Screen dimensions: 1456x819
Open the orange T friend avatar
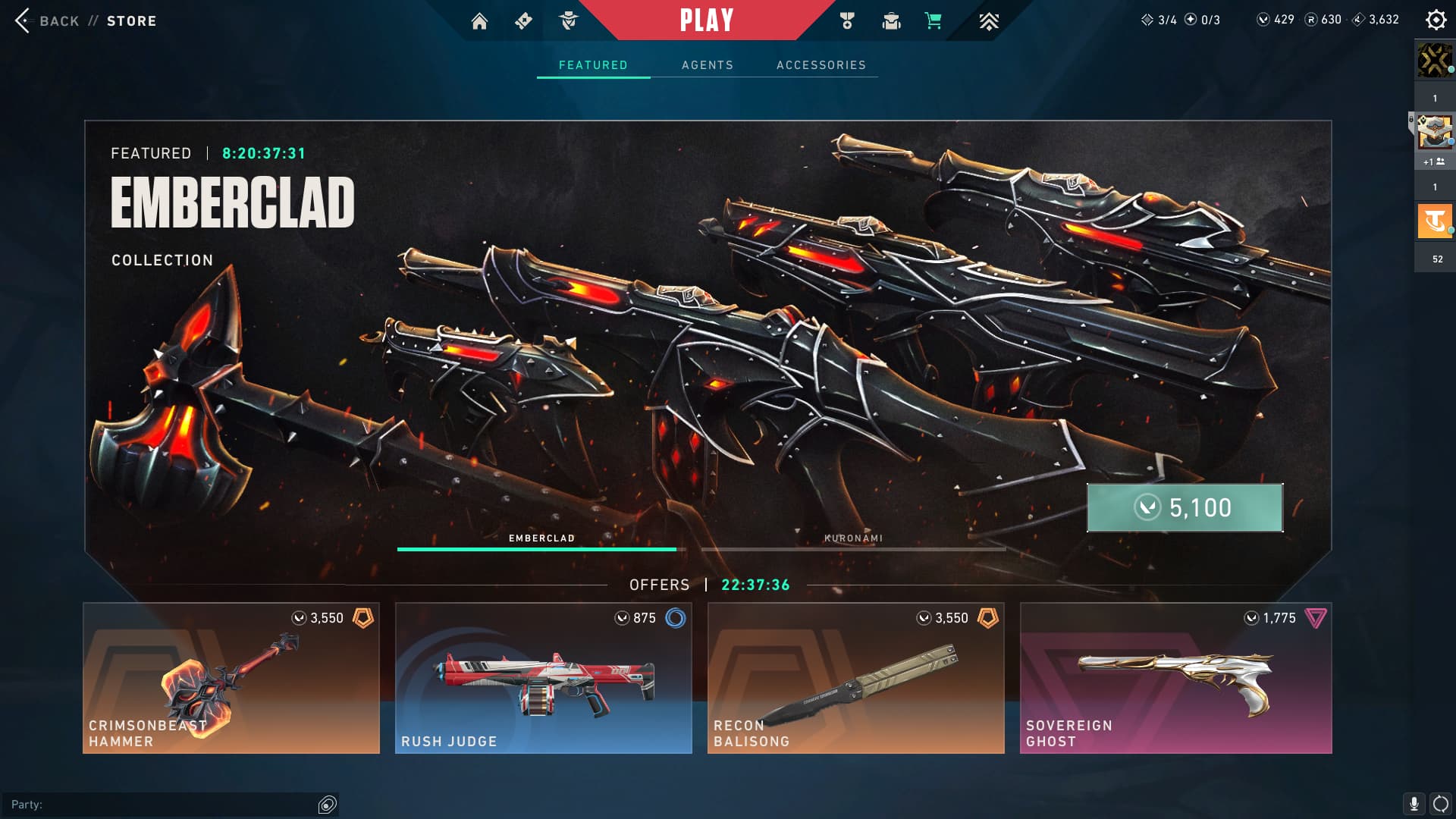click(1434, 221)
